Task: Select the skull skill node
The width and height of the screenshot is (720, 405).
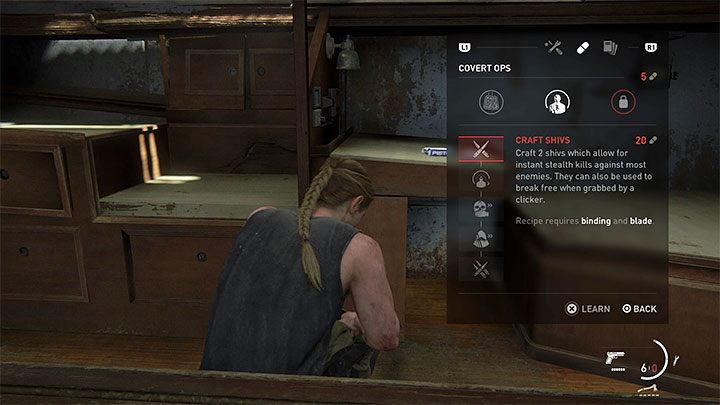Action: (x=480, y=209)
